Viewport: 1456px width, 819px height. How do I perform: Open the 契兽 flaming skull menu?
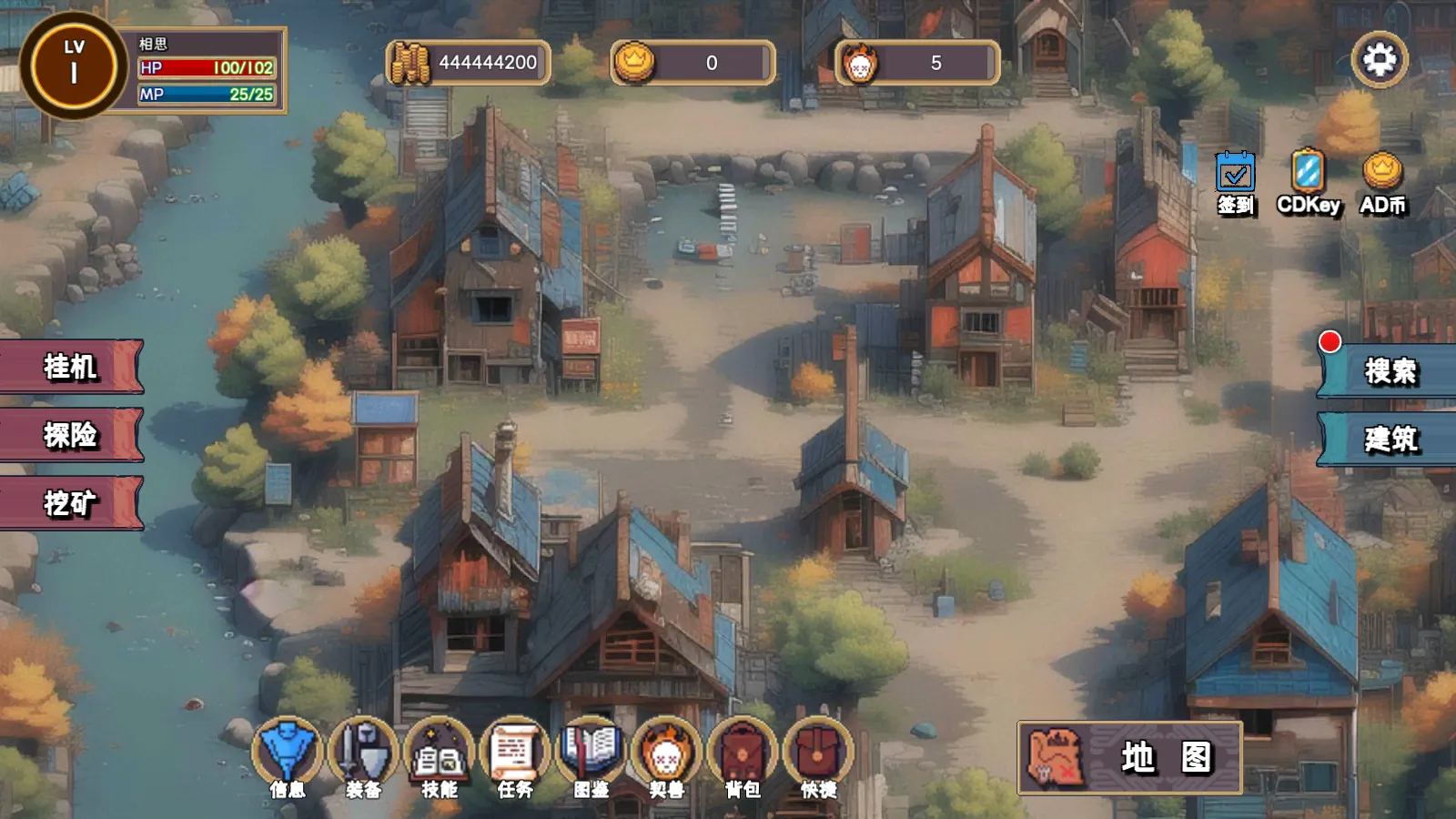[667, 757]
